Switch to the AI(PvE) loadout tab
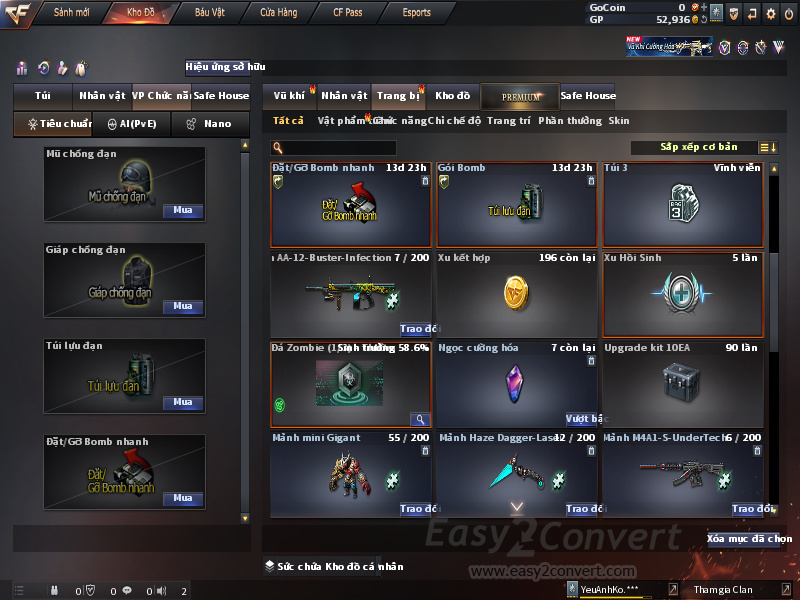The width and height of the screenshot is (800, 600). (131, 124)
